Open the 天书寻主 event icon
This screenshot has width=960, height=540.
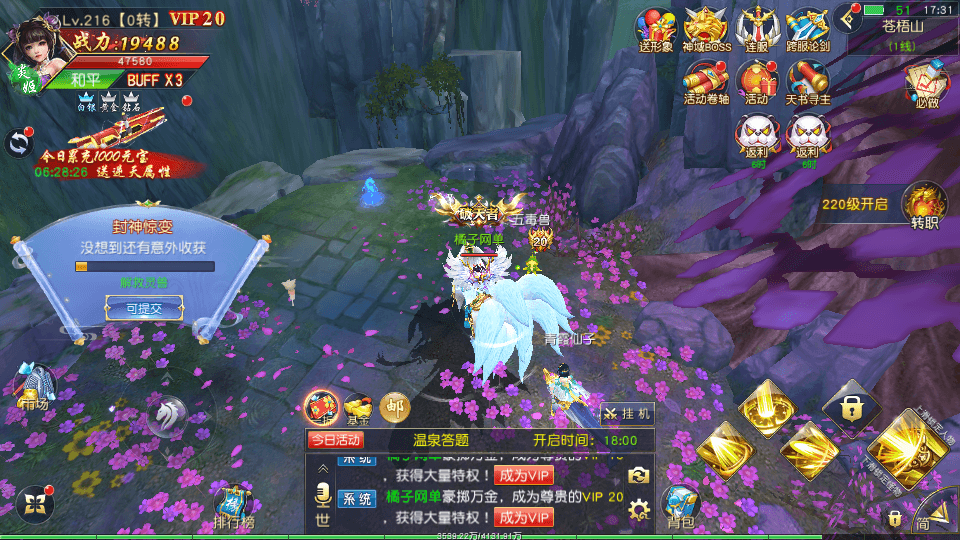(806, 80)
